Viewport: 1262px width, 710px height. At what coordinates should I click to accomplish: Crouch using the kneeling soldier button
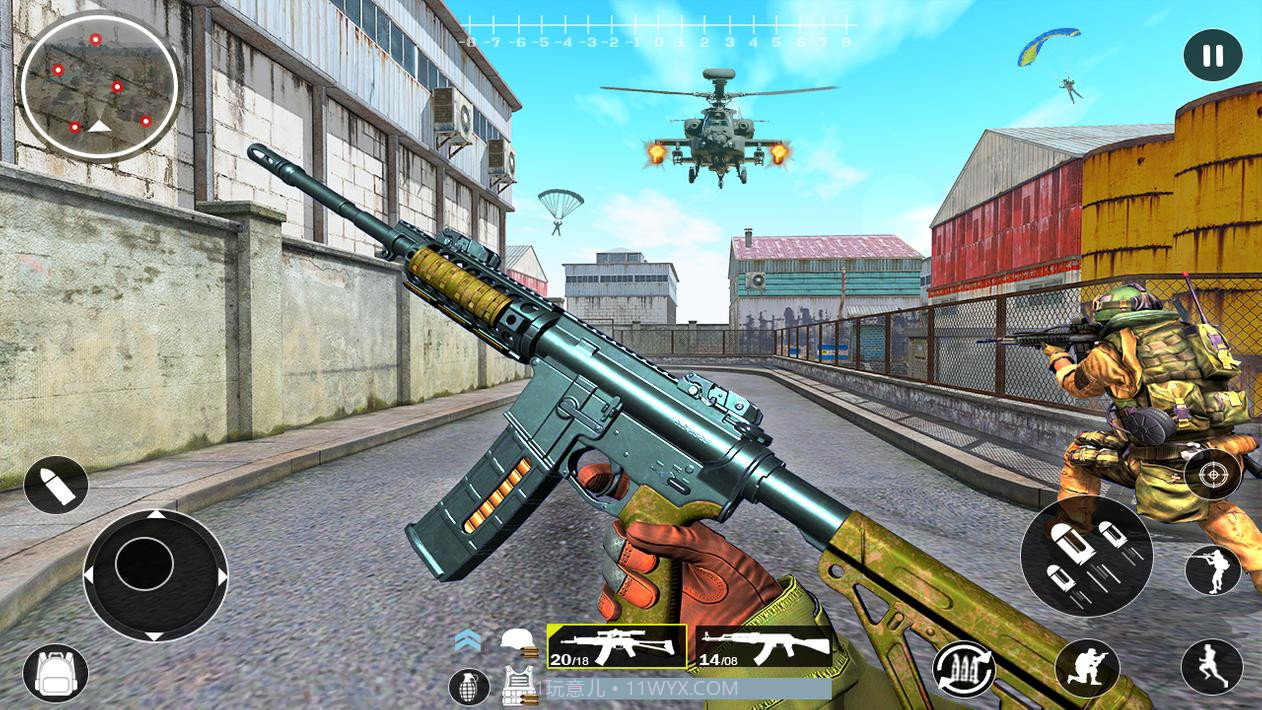pos(1086,667)
